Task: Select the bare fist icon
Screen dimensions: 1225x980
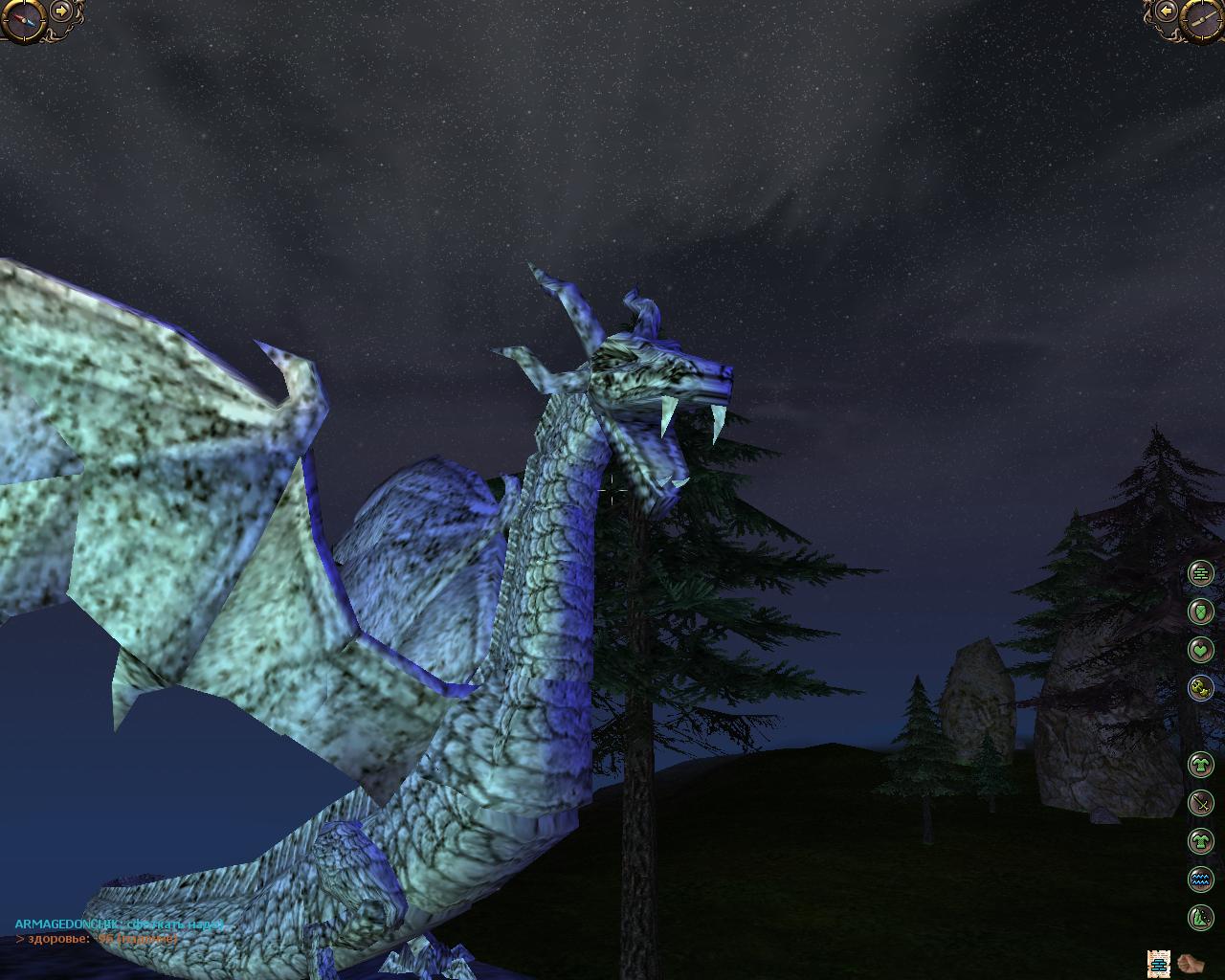Action: pos(1191,963)
